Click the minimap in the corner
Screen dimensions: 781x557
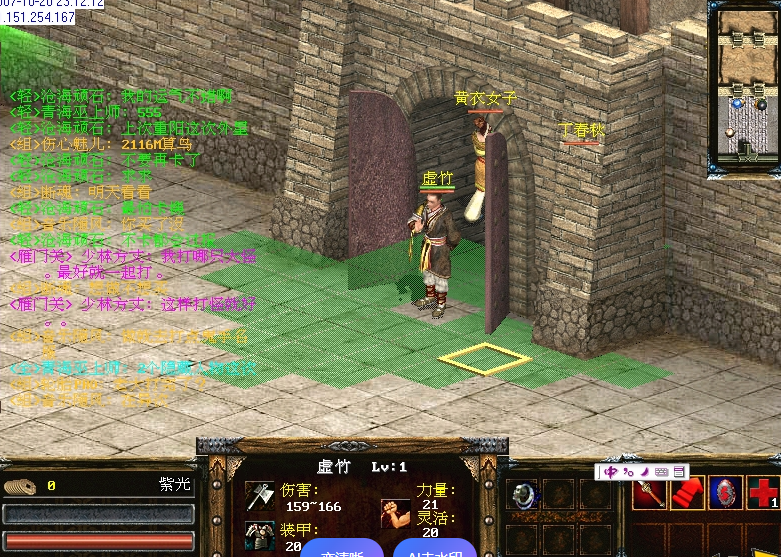[x=743, y=90]
